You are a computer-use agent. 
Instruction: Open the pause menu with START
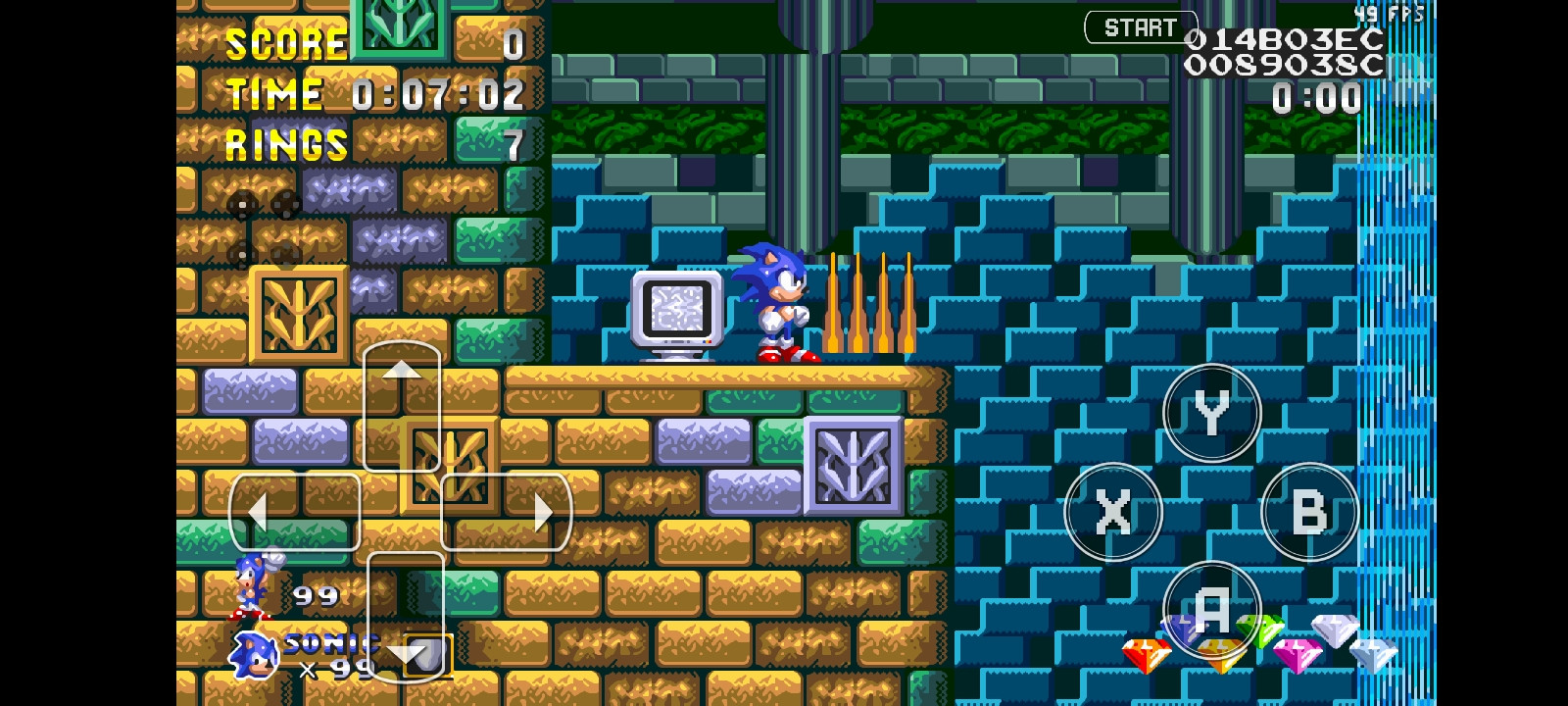point(1140,26)
